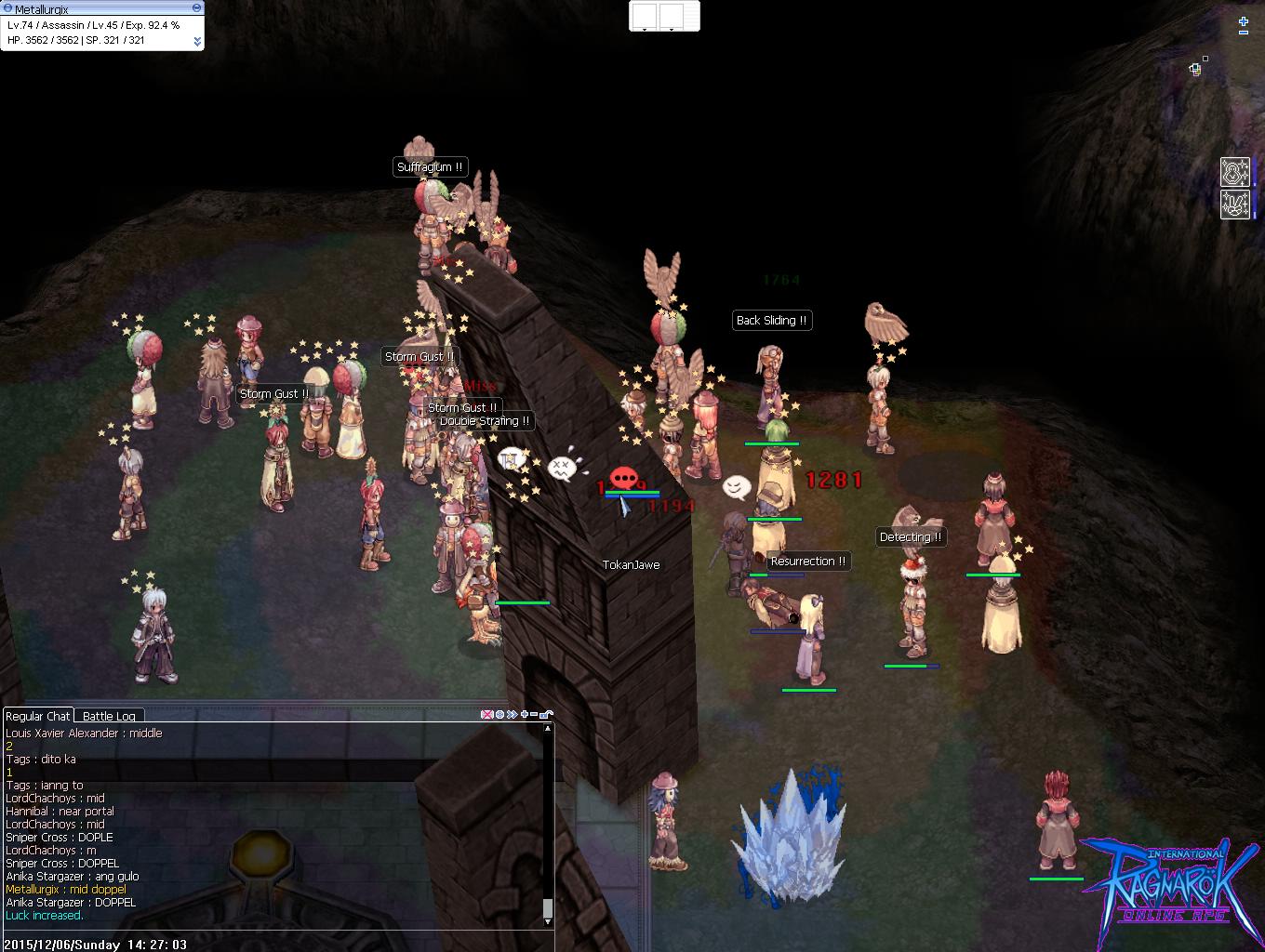Image resolution: width=1265 pixels, height=952 pixels.
Task: Click the minus icon to reduce chat lines
Action: click(x=534, y=714)
